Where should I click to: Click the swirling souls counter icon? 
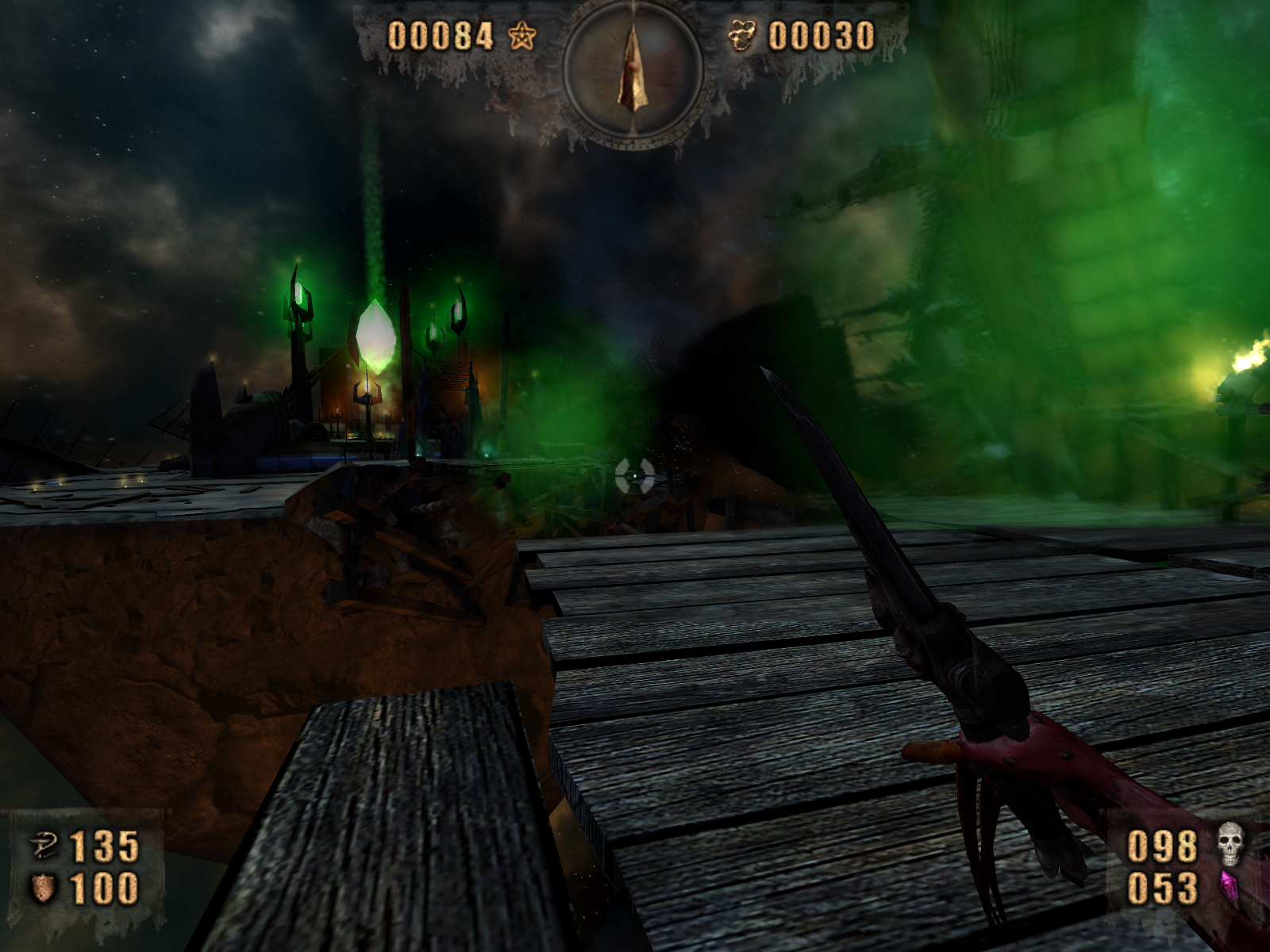coord(741,36)
